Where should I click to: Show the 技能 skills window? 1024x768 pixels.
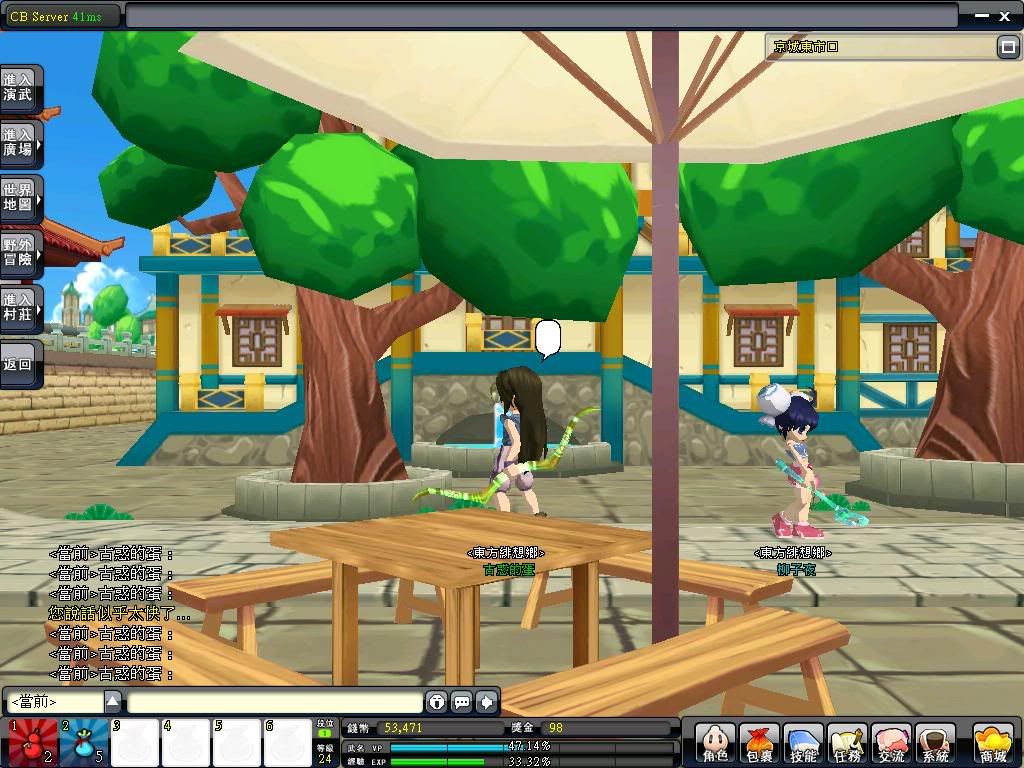click(803, 744)
